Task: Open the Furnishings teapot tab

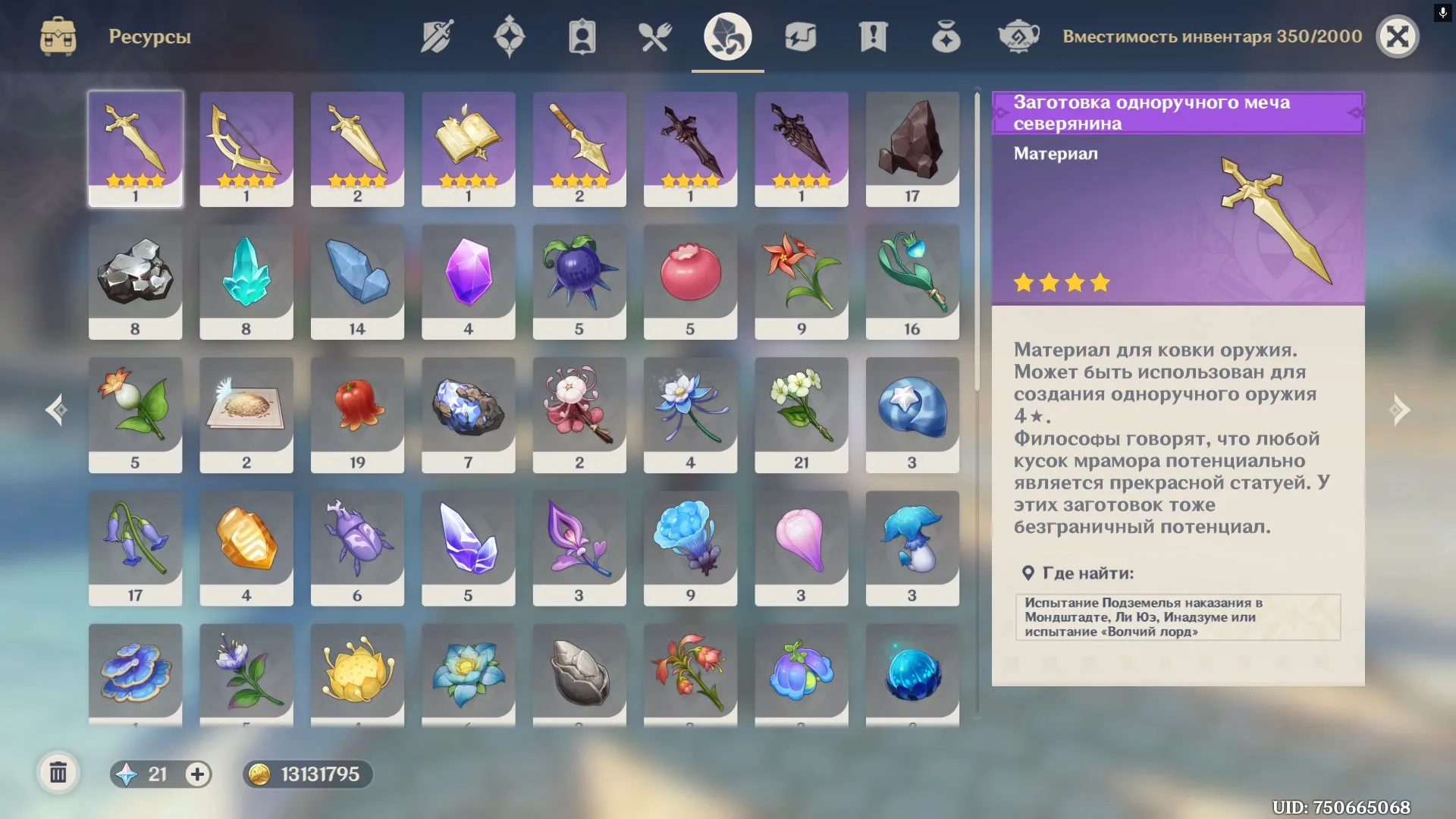Action: [x=1018, y=36]
